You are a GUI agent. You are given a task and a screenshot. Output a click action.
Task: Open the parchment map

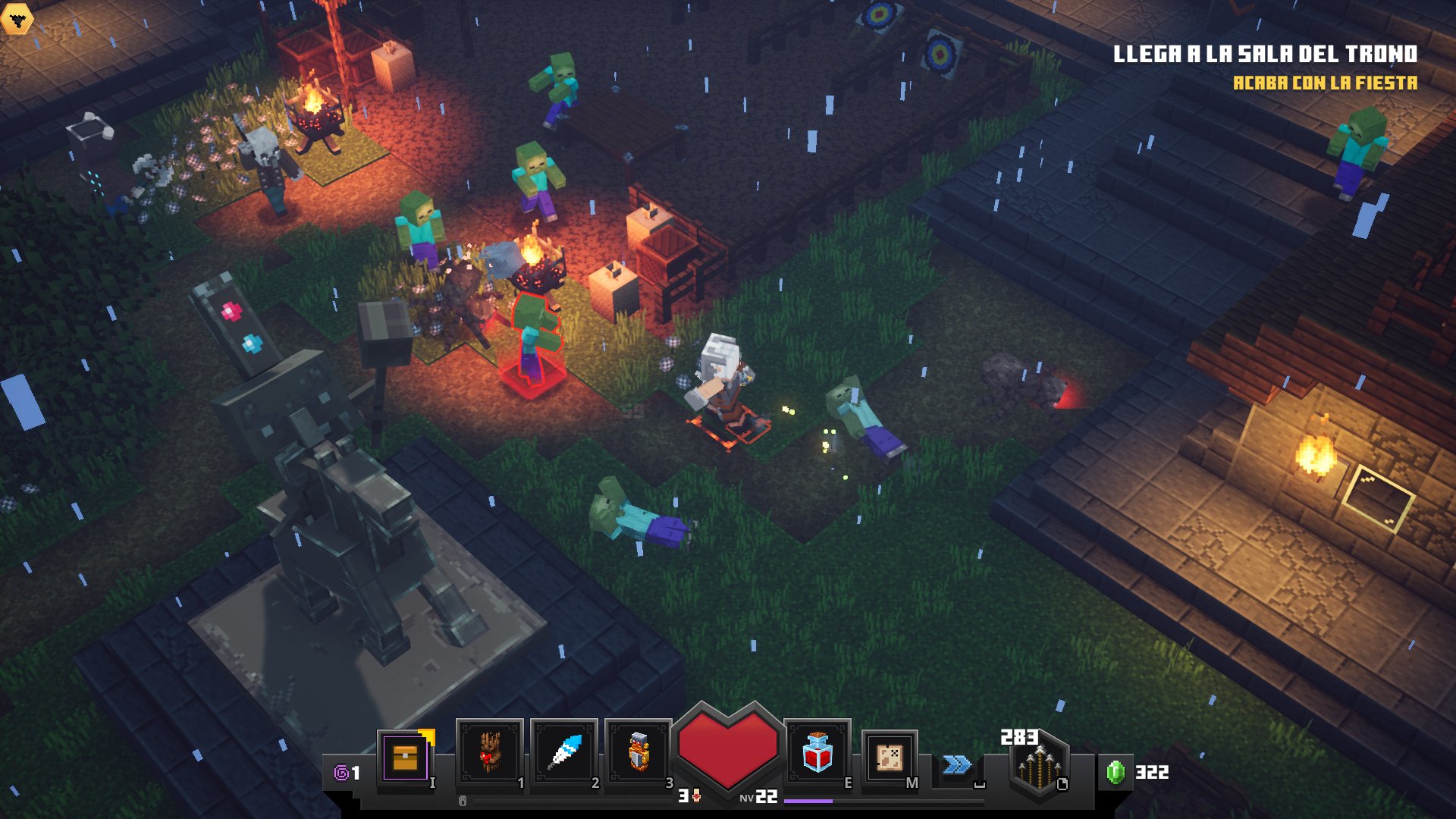pyautogui.click(x=890, y=757)
